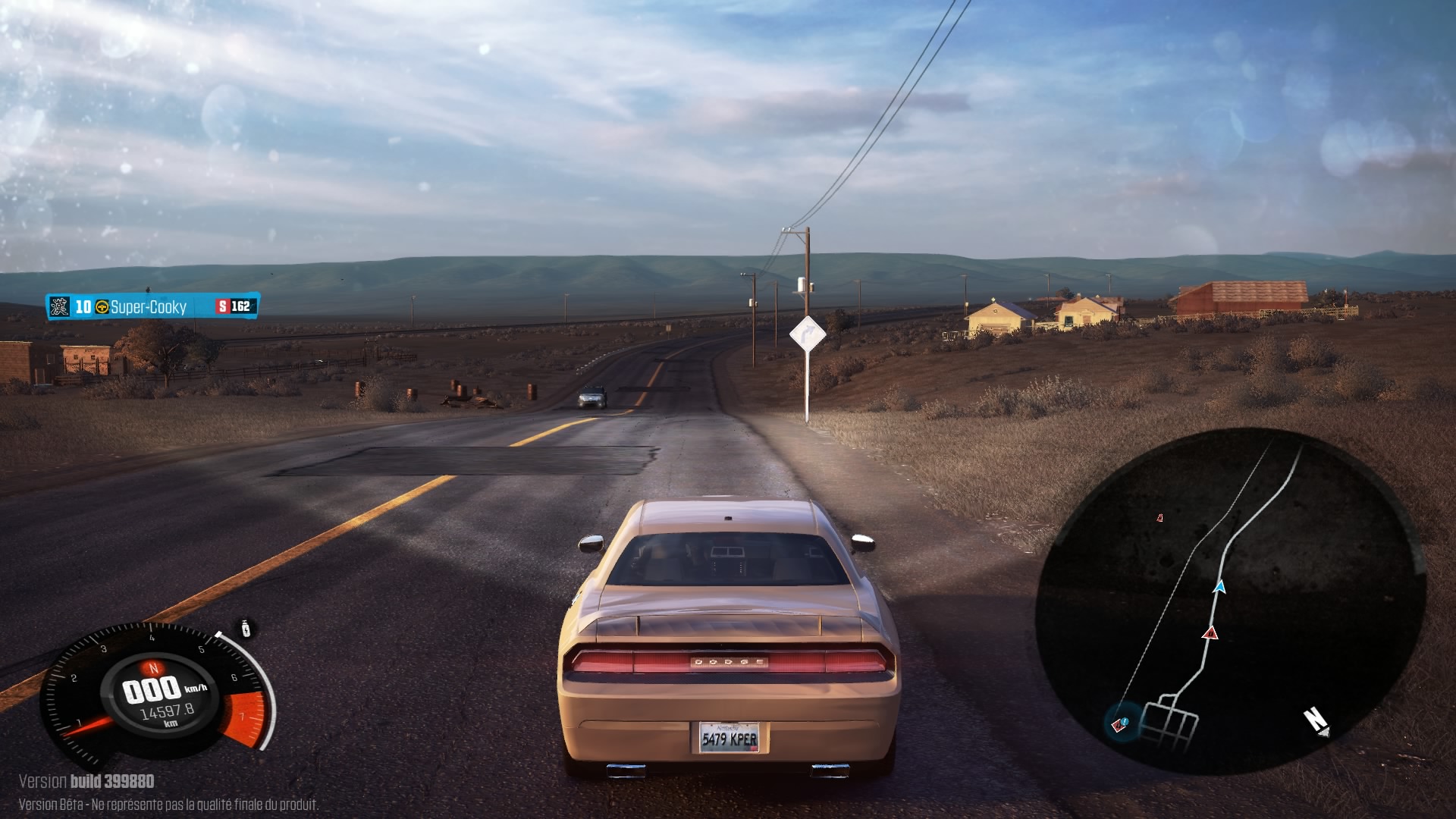Click the nitro bottle icon by the tachometer
Viewport: 1456px width, 819px height.
[246, 629]
